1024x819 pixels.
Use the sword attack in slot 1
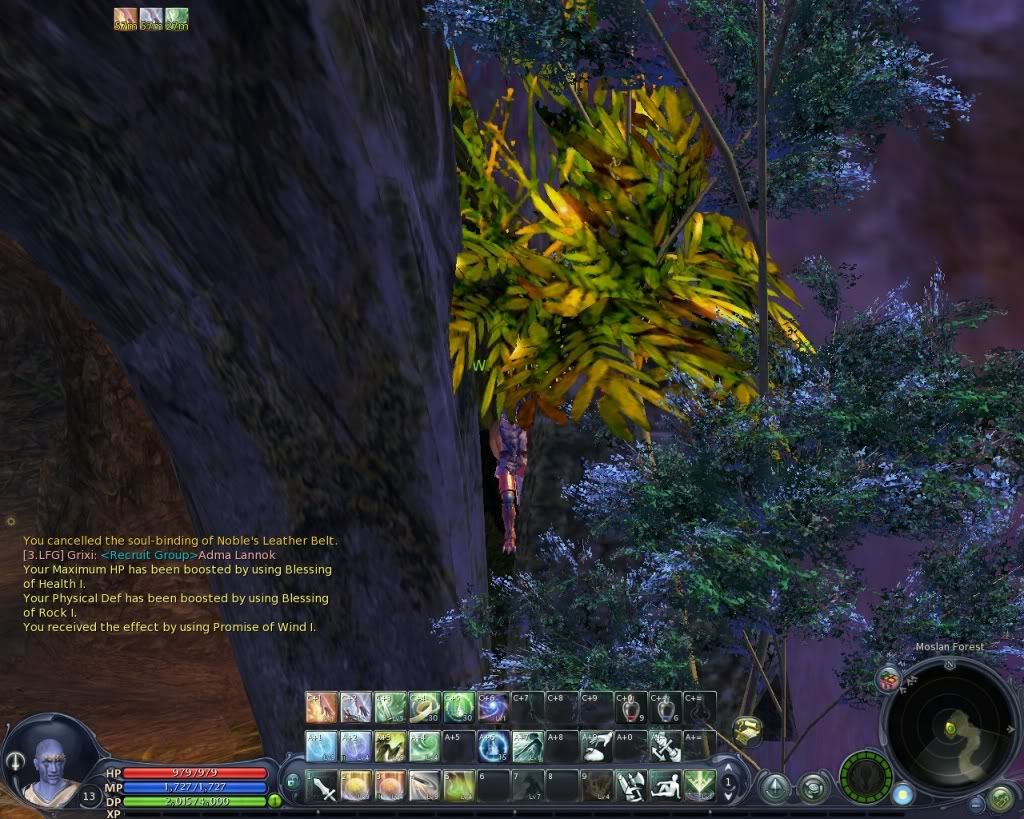click(x=322, y=785)
